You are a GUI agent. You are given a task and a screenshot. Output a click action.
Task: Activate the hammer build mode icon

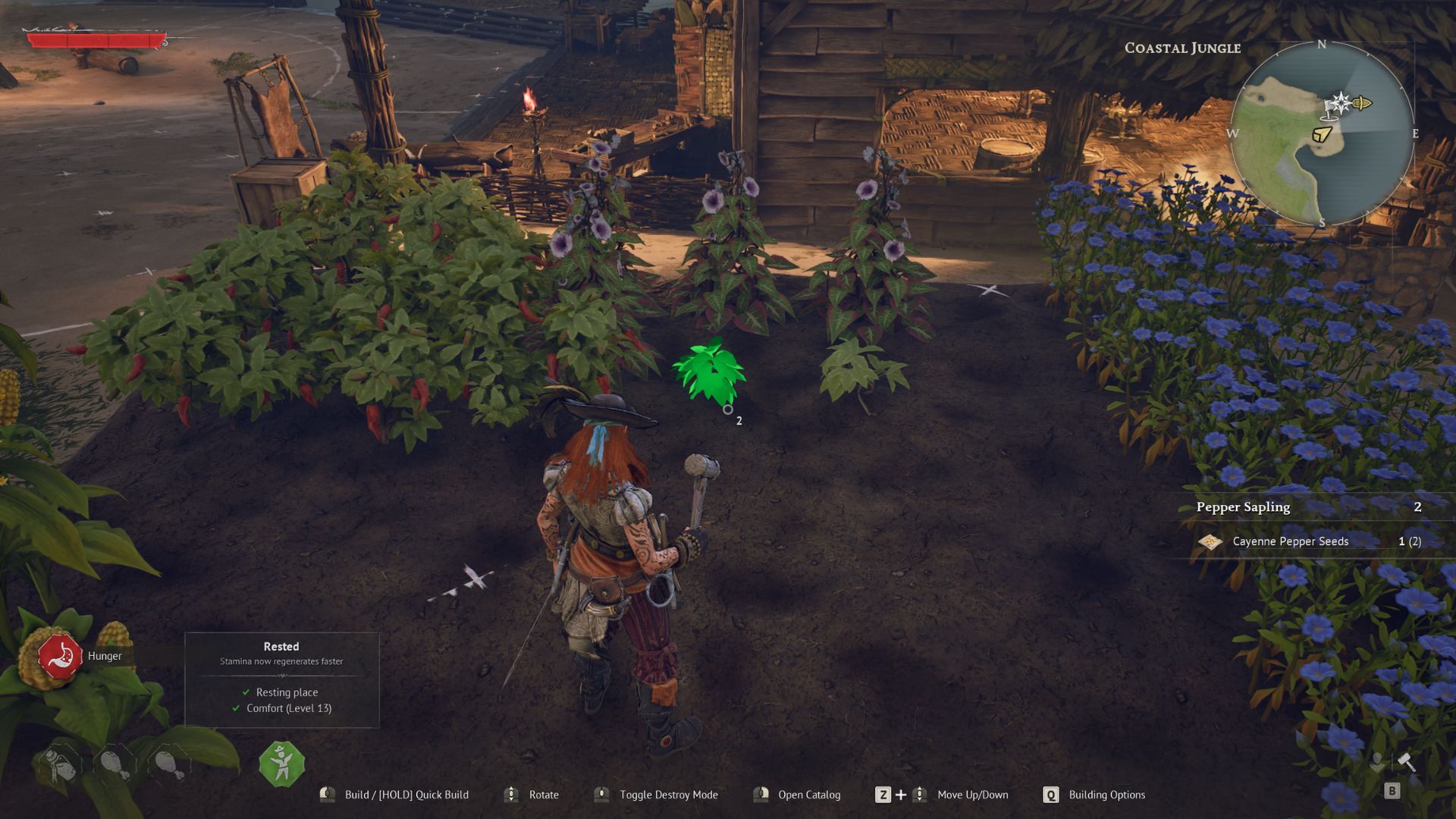[1407, 762]
